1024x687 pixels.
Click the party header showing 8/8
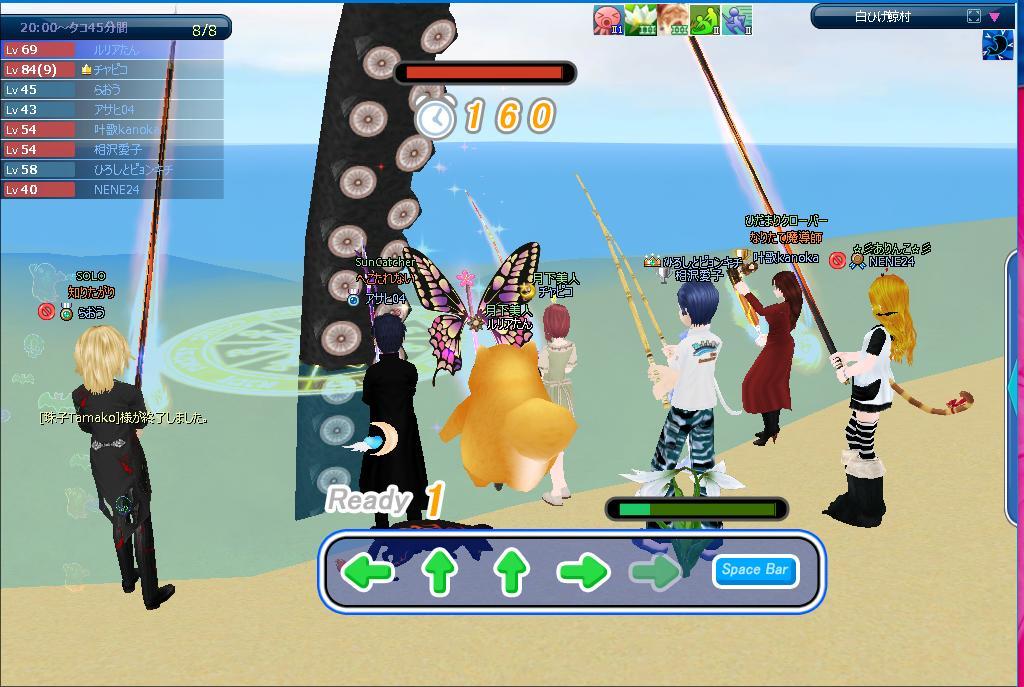click(115, 29)
